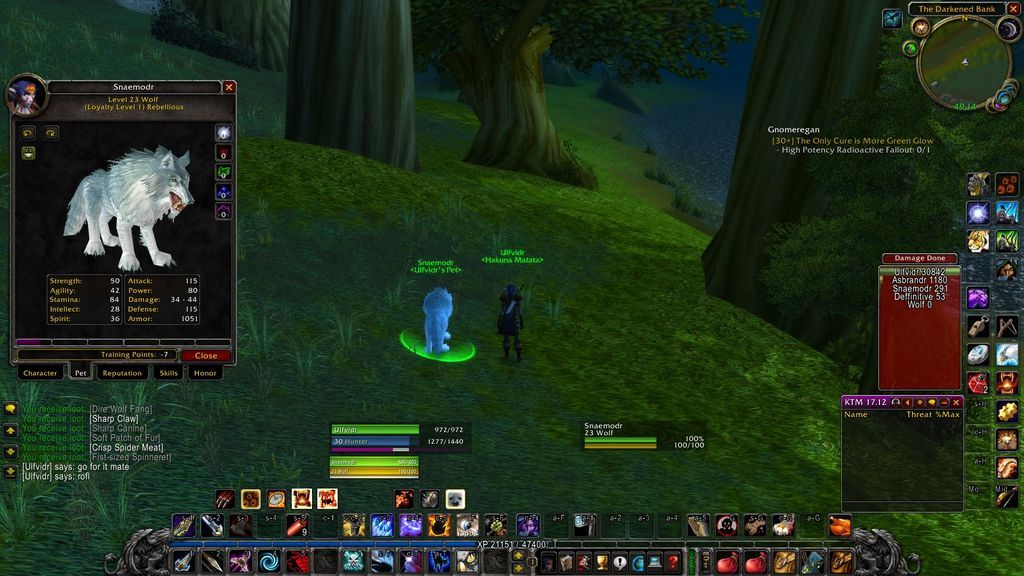1024x576 pixels.
Task: Open the red question mark help button
Action: [x=676, y=562]
